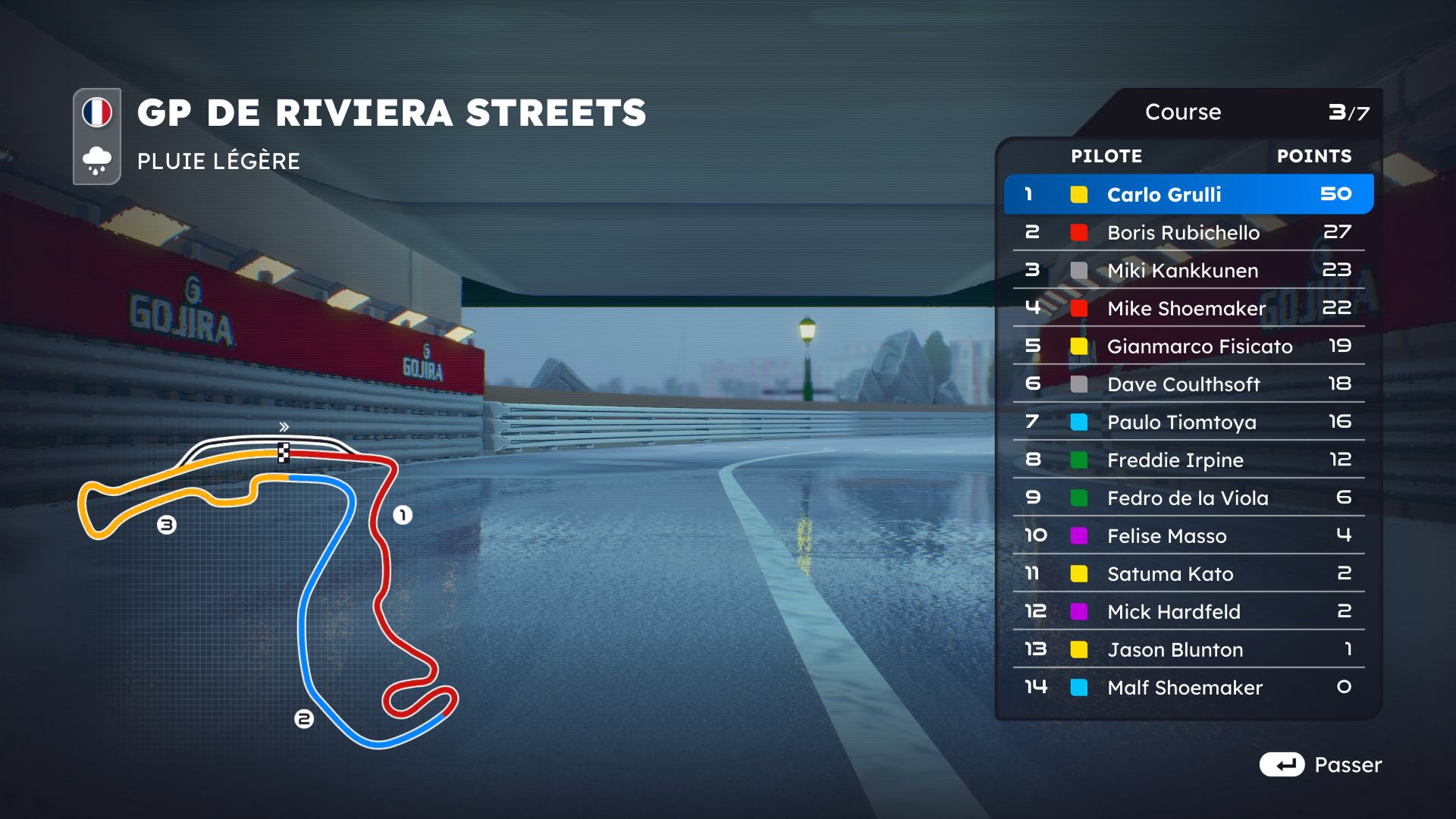
Task: Select Freddie Irpine's row
Action: [1188, 460]
